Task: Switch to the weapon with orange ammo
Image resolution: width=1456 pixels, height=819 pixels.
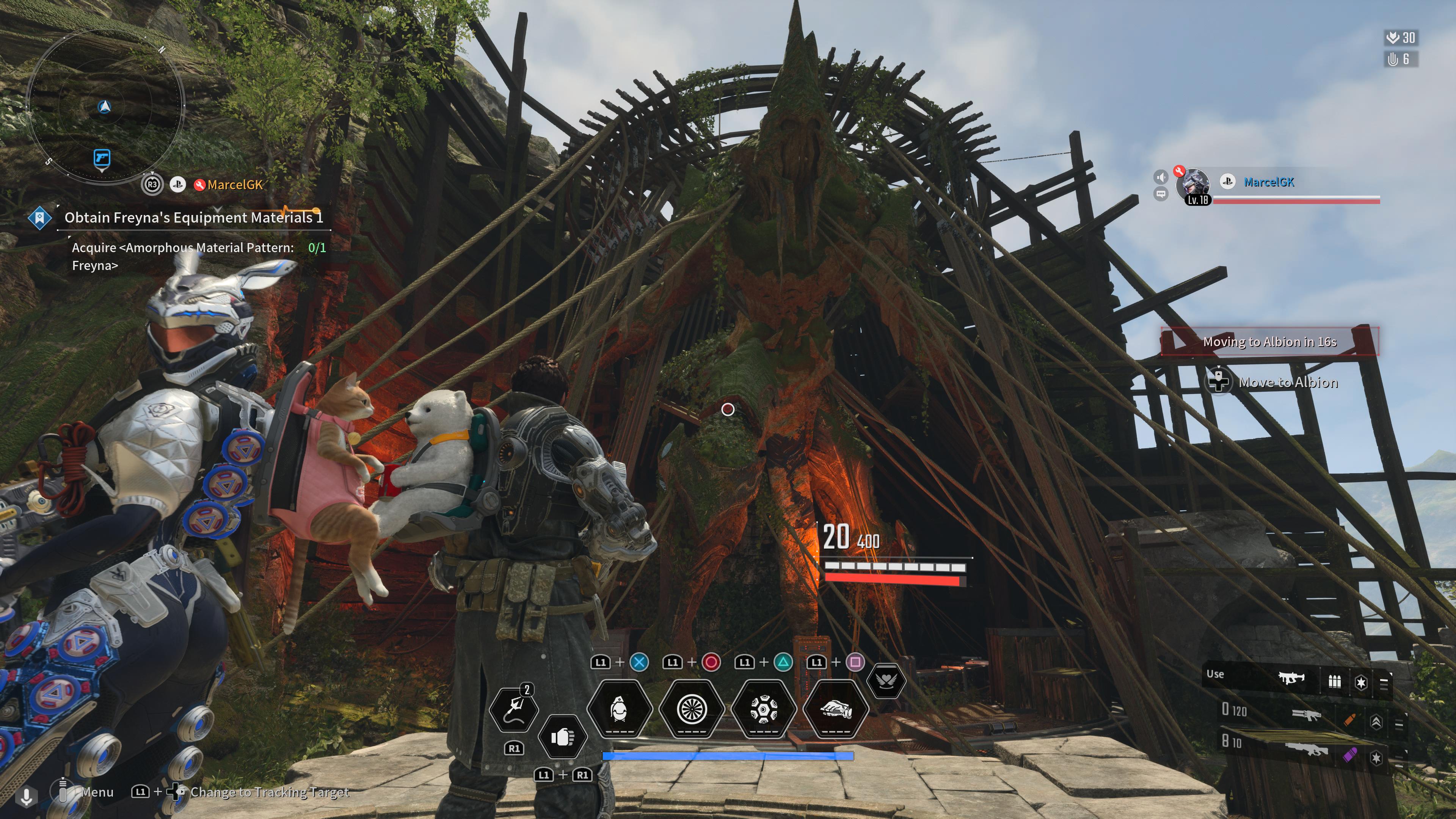Action: 1306,715
